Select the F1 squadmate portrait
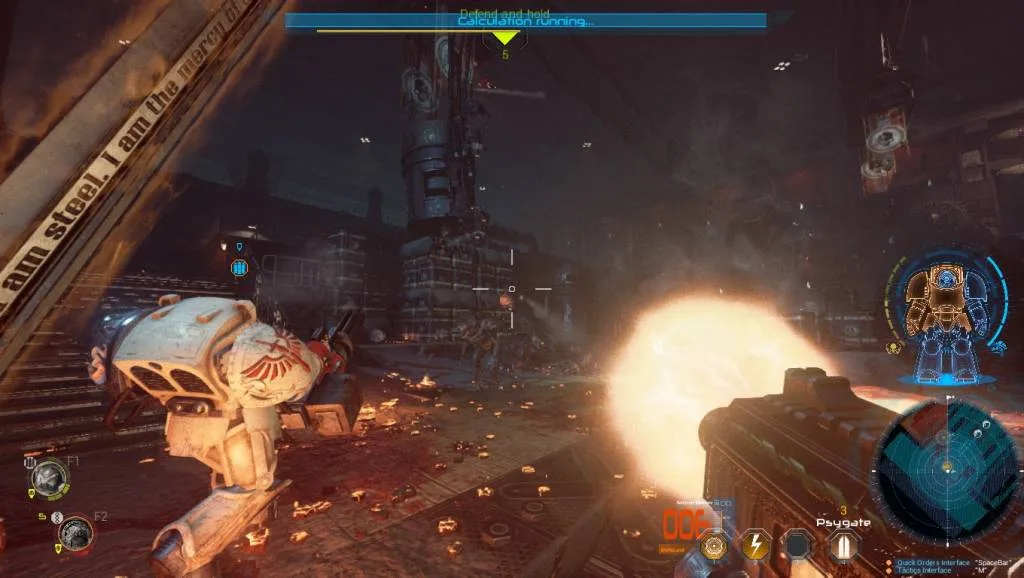Viewport: 1024px width, 578px height. click(x=47, y=477)
